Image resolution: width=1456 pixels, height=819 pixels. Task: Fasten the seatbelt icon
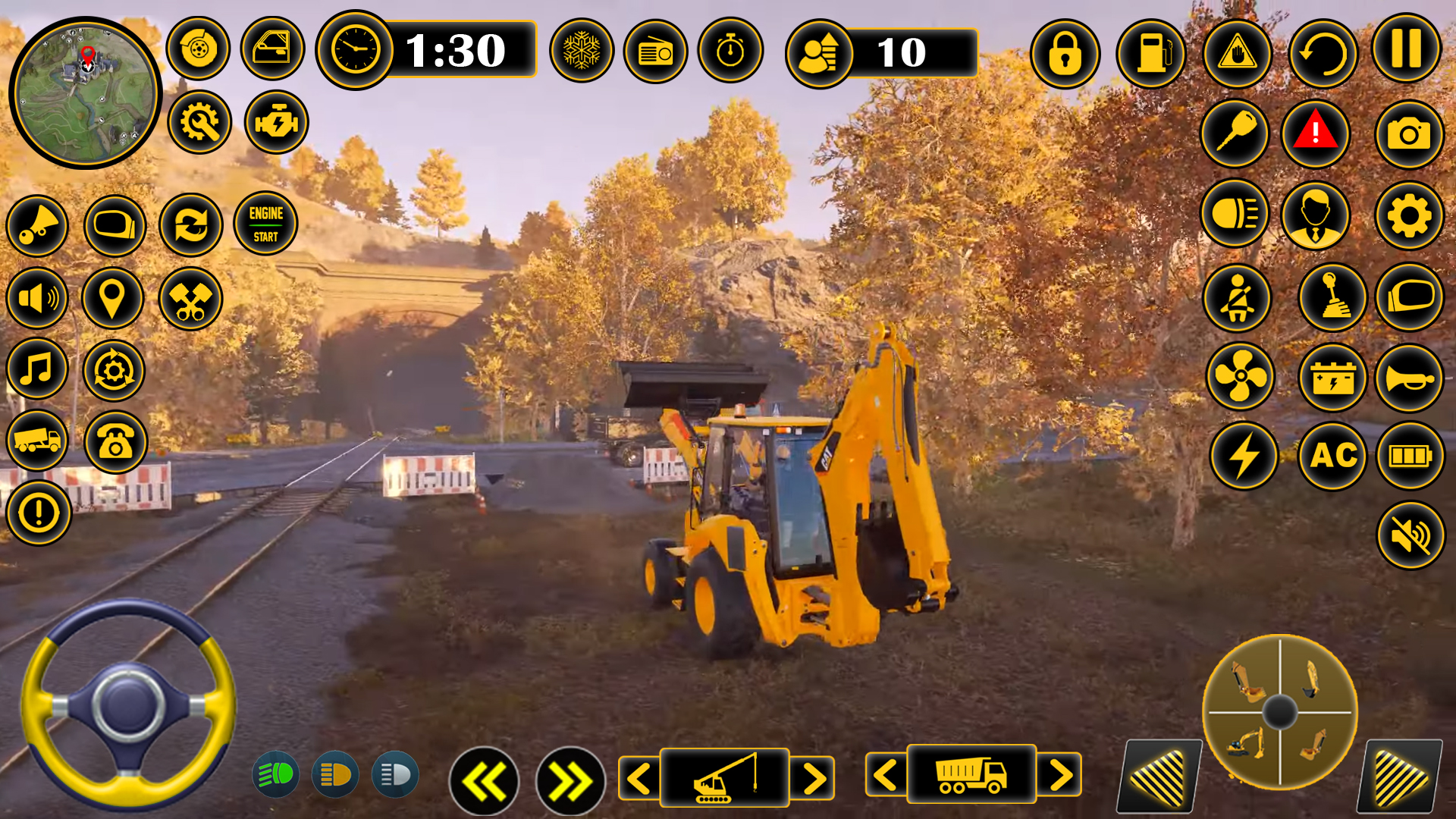coord(1237,298)
